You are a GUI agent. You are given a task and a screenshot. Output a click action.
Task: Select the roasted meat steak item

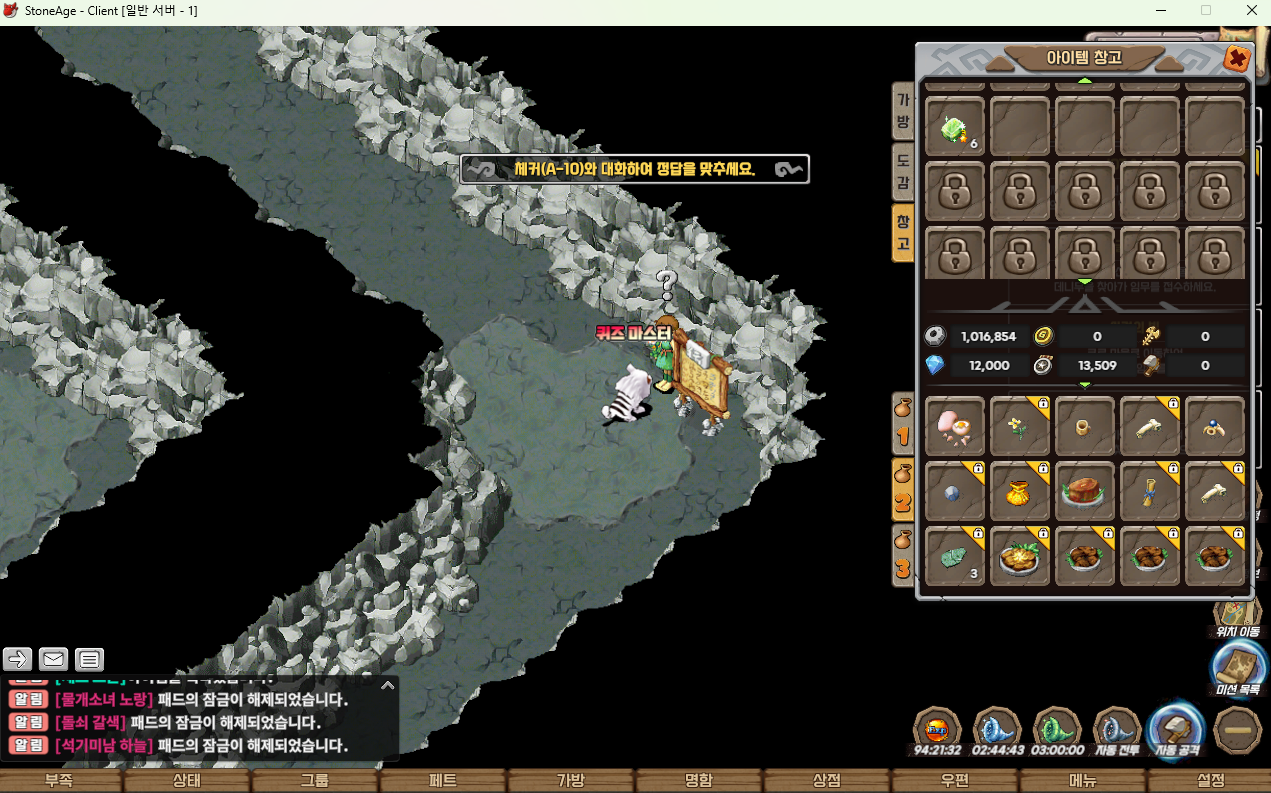(x=1085, y=492)
